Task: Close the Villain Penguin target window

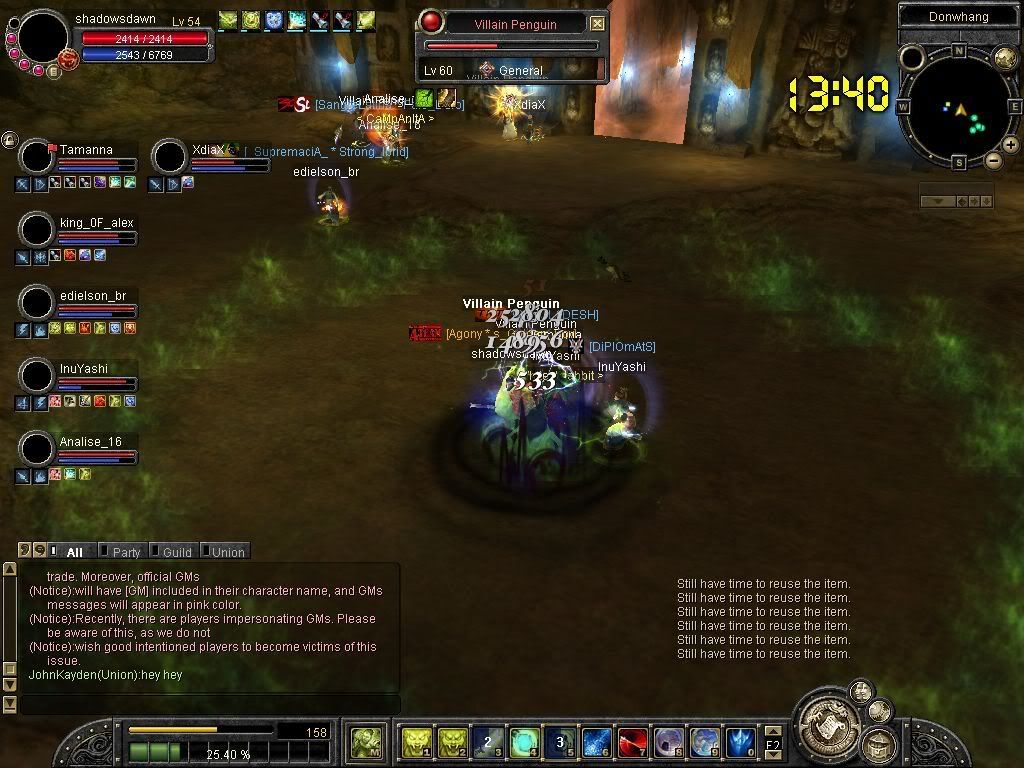Action: pyautogui.click(x=597, y=23)
